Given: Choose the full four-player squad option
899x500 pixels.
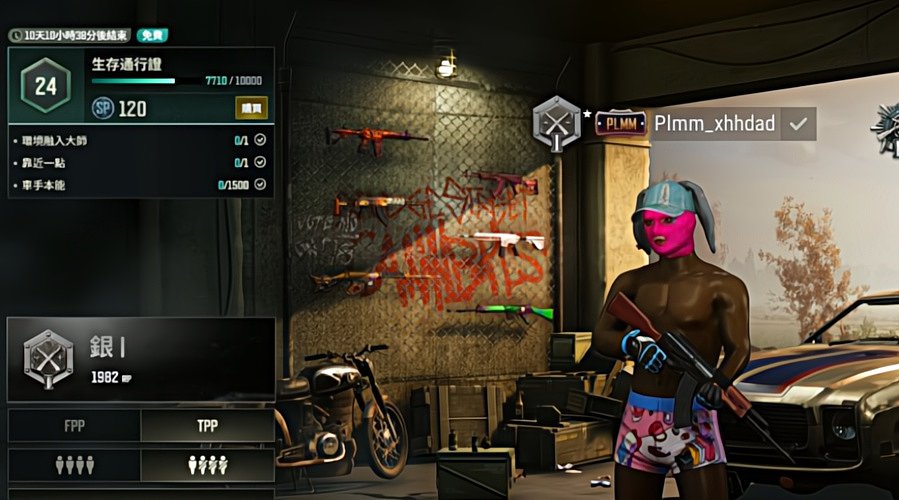Looking at the screenshot, I should (x=74, y=465).
